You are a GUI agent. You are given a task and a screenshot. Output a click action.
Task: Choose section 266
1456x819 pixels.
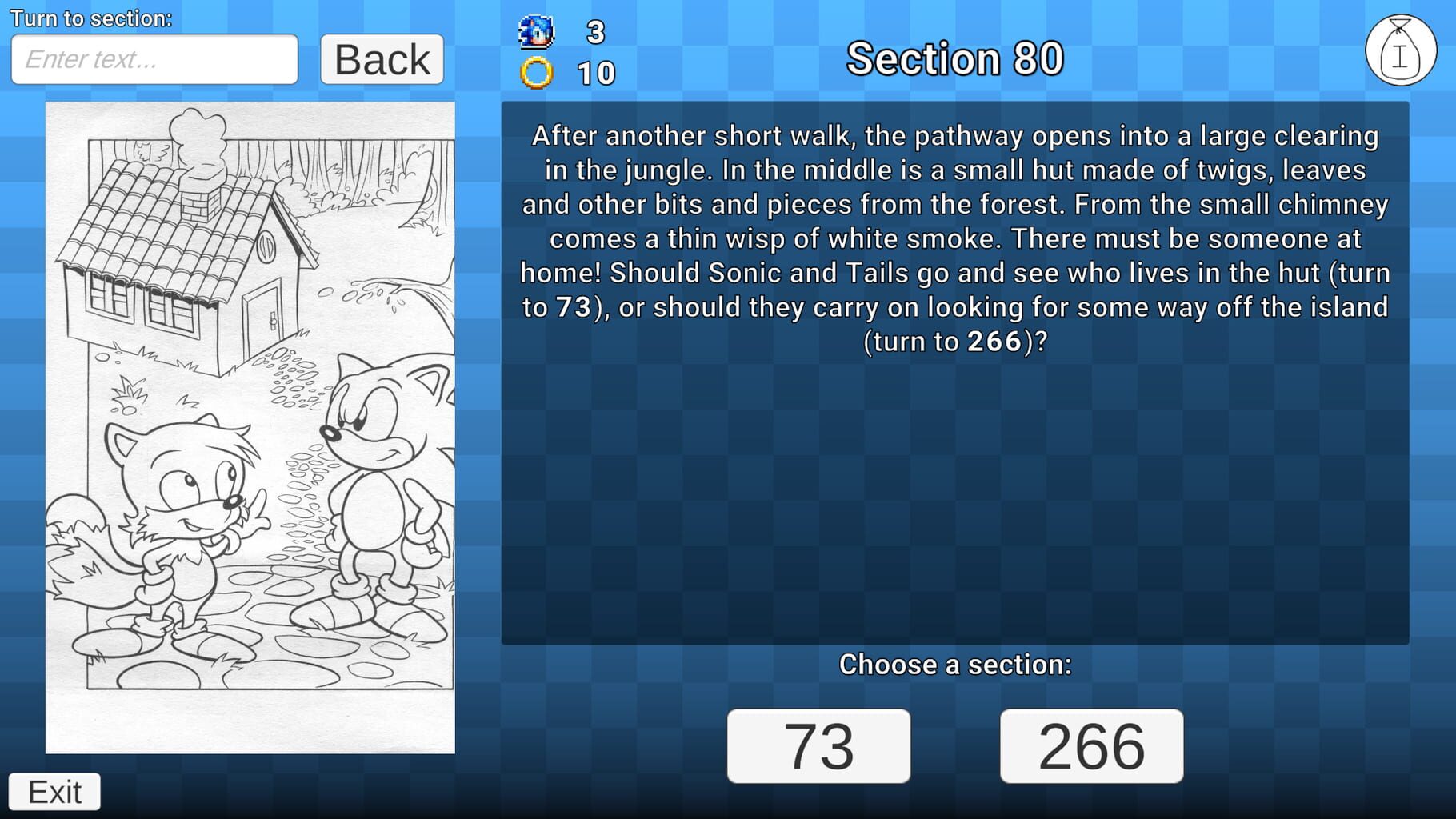[1092, 746]
